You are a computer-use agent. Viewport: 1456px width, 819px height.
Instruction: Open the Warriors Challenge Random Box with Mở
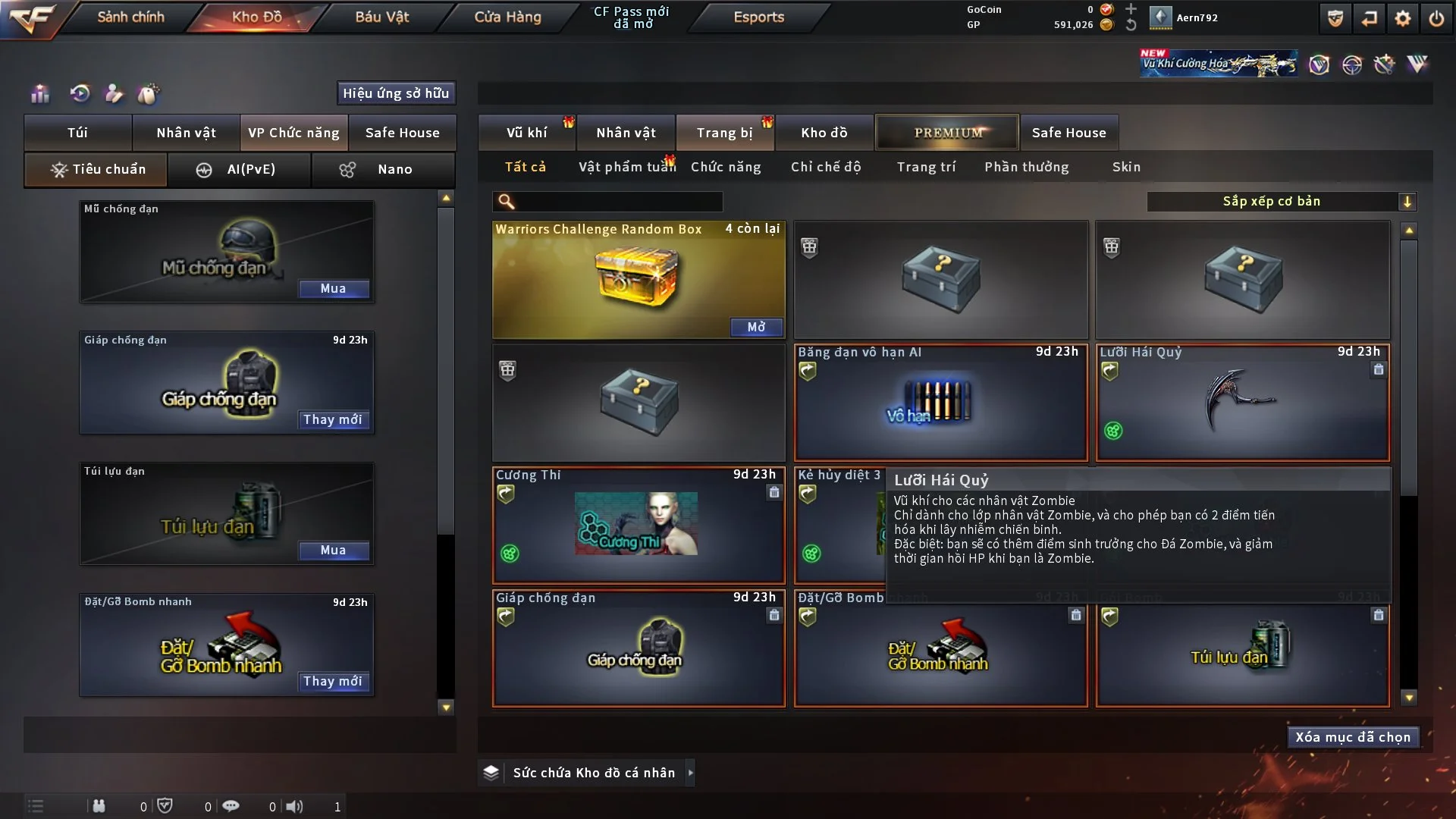(756, 327)
